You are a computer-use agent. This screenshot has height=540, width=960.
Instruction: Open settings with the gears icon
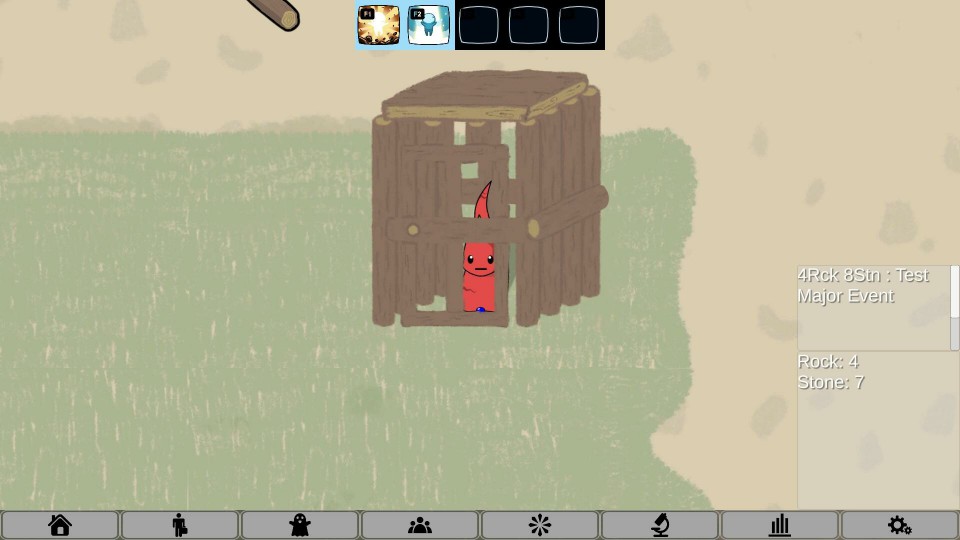[x=899, y=525]
